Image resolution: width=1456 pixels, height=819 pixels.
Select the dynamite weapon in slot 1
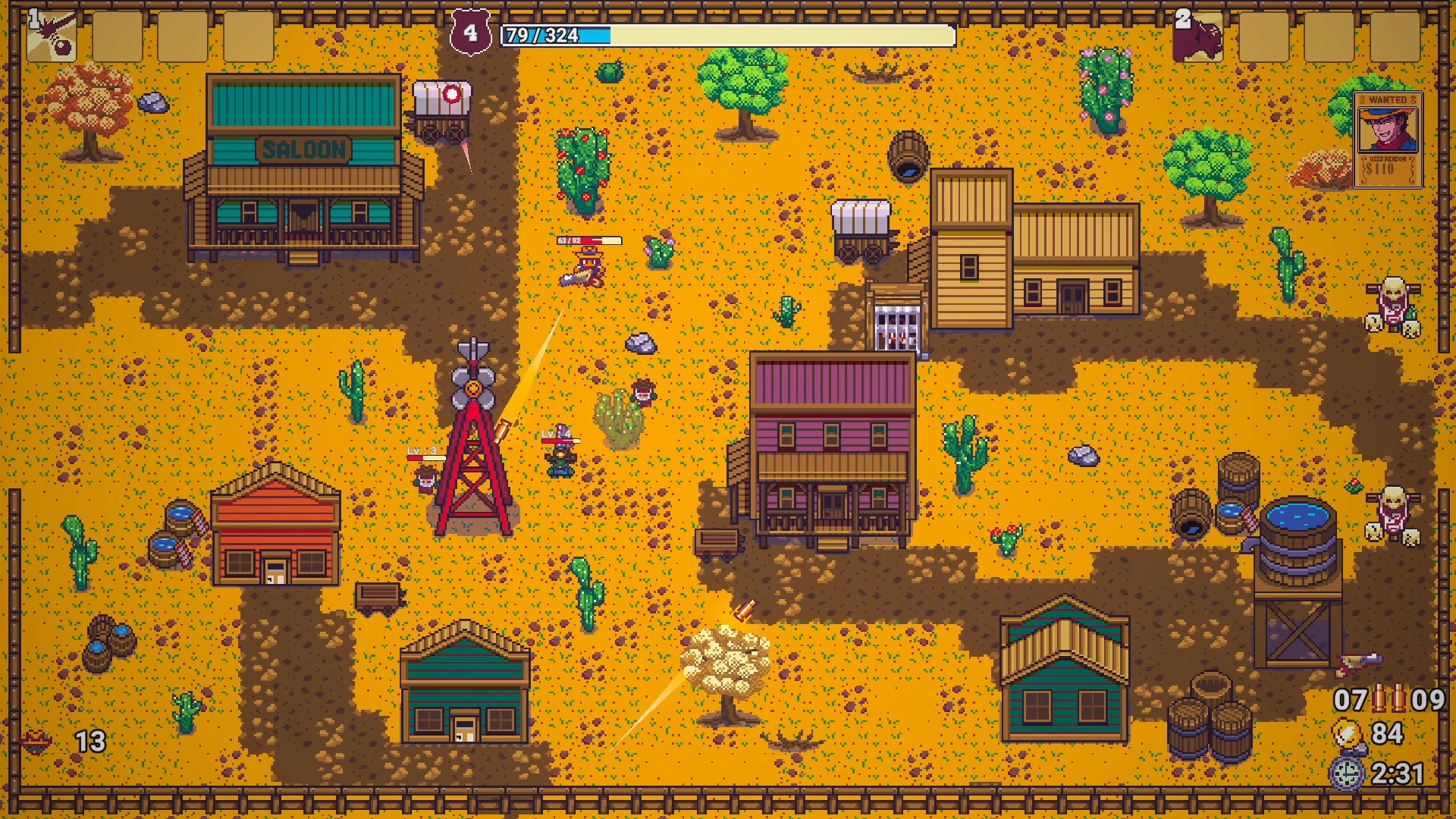(53, 36)
